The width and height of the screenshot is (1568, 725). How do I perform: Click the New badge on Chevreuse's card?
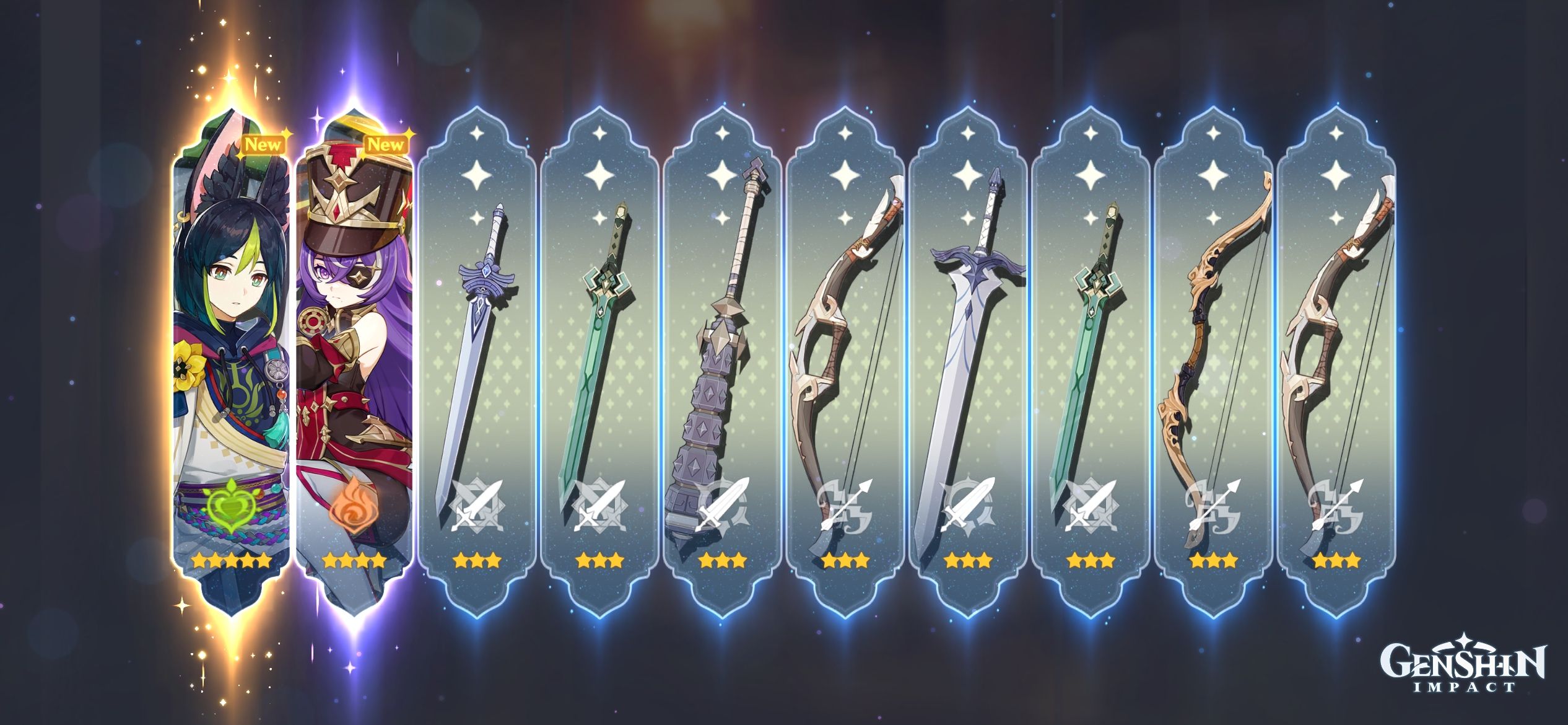[390, 144]
